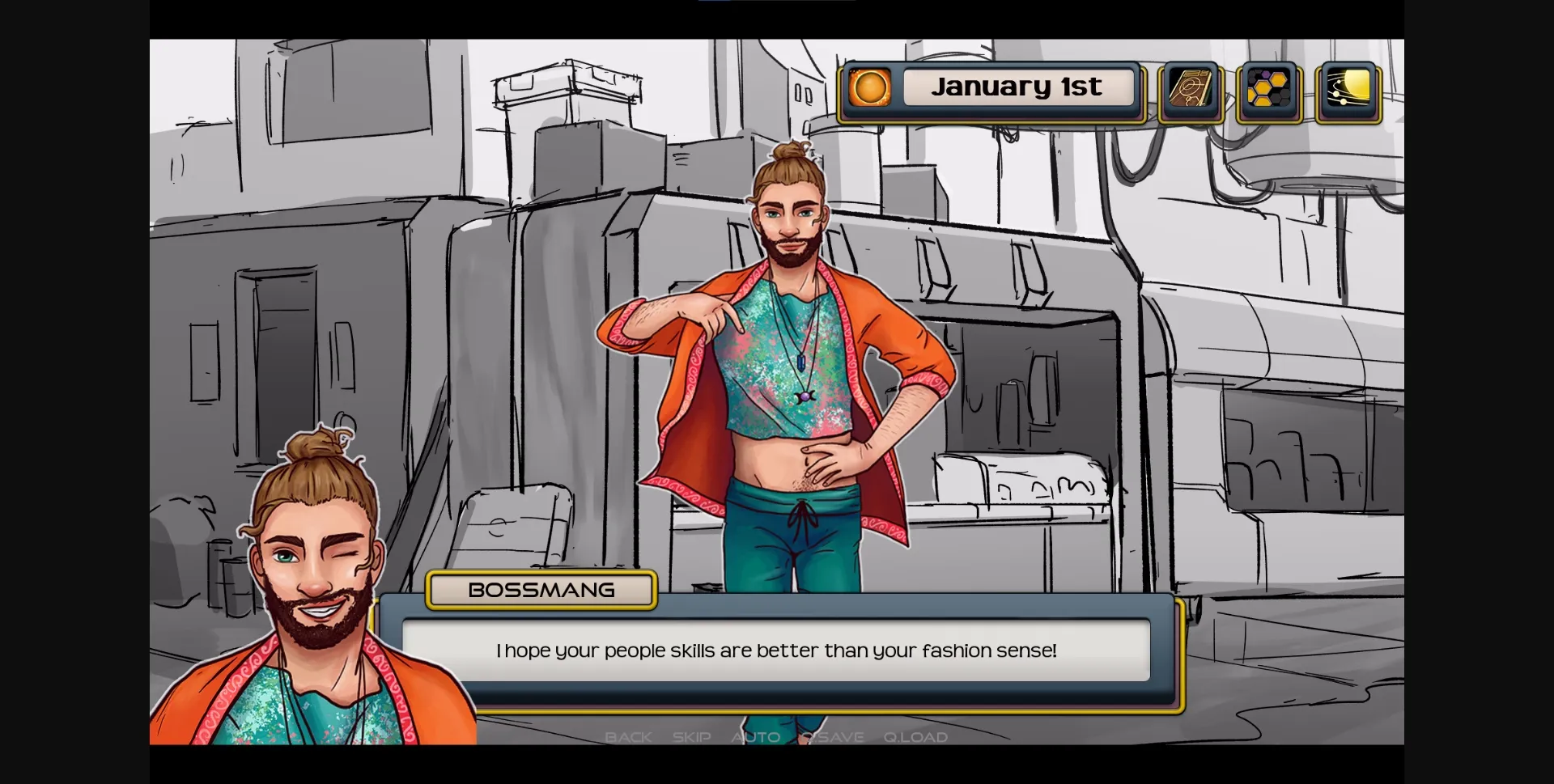This screenshot has height=784, width=1554.
Task: Toggle SKIP mode to fast-forward text
Action: coord(690,737)
